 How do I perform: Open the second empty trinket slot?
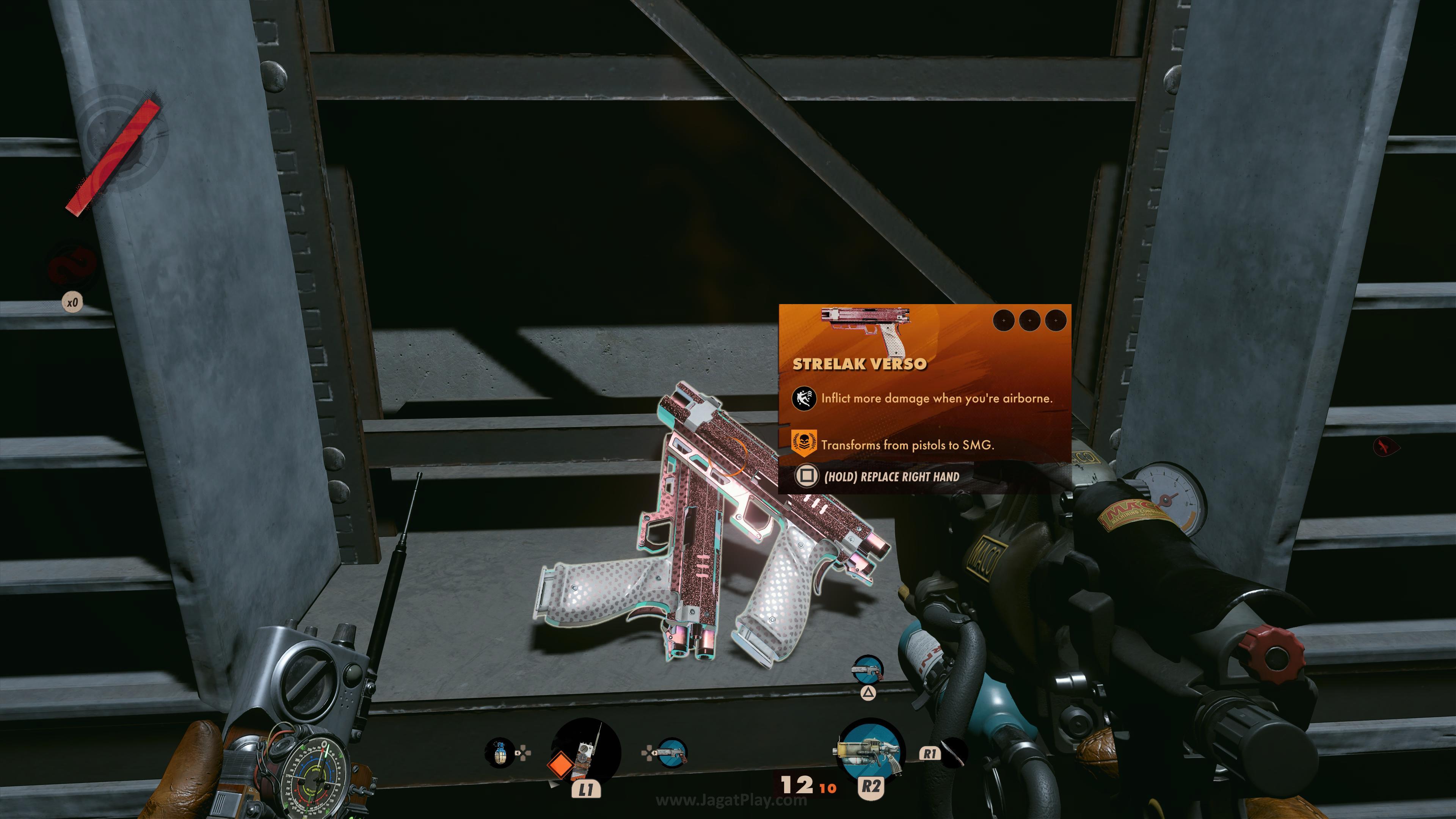pos(1029,320)
